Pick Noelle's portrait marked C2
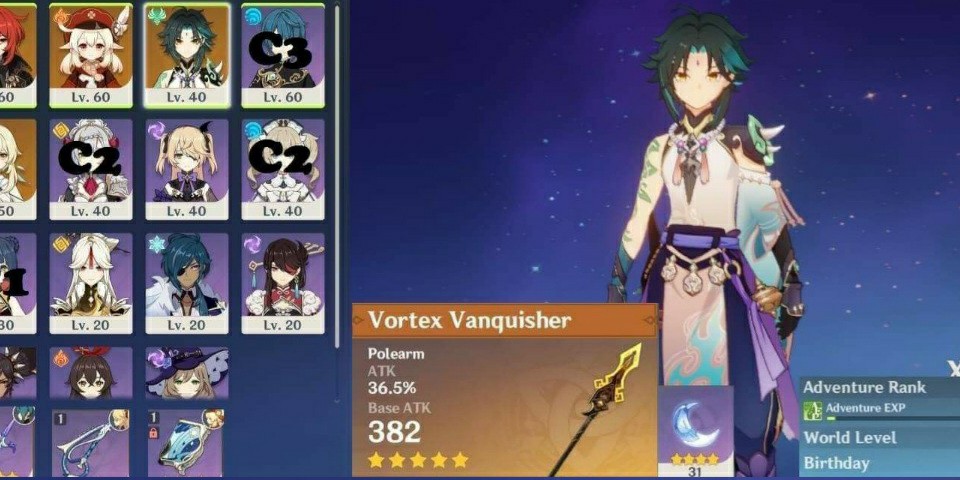This screenshot has width=960, height=480. click(x=91, y=168)
